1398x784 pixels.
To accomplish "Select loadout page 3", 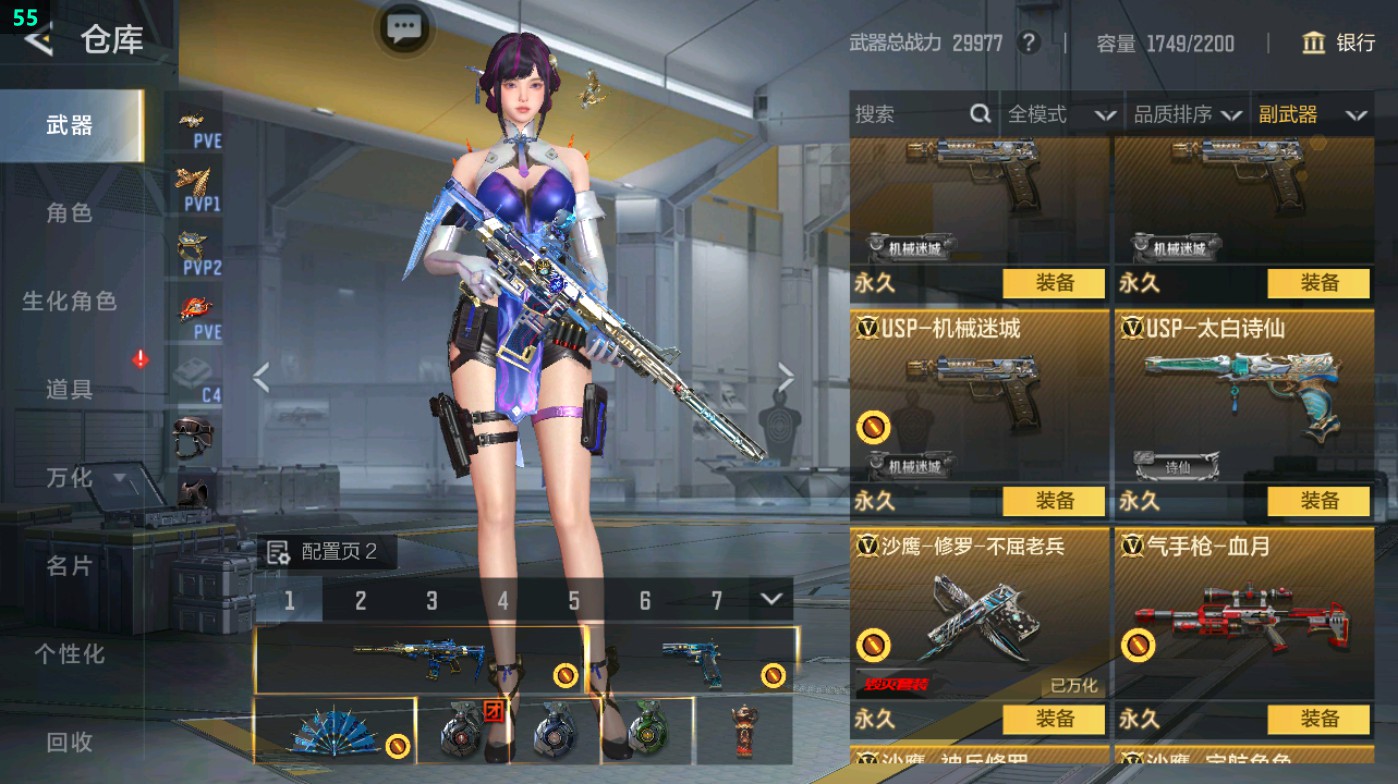I will (x=432, y=600).
